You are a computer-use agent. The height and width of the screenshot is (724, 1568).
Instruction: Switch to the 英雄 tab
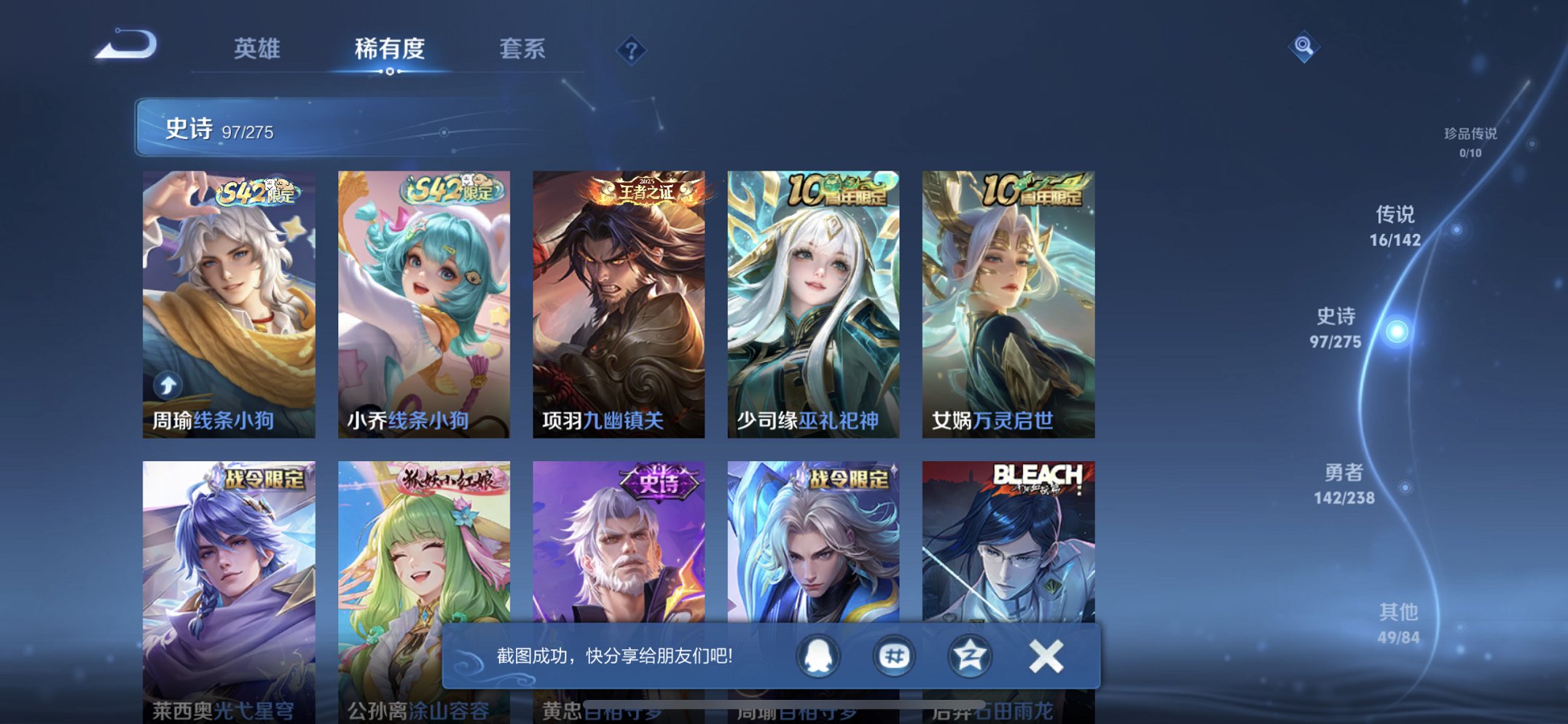coord(256,50)
